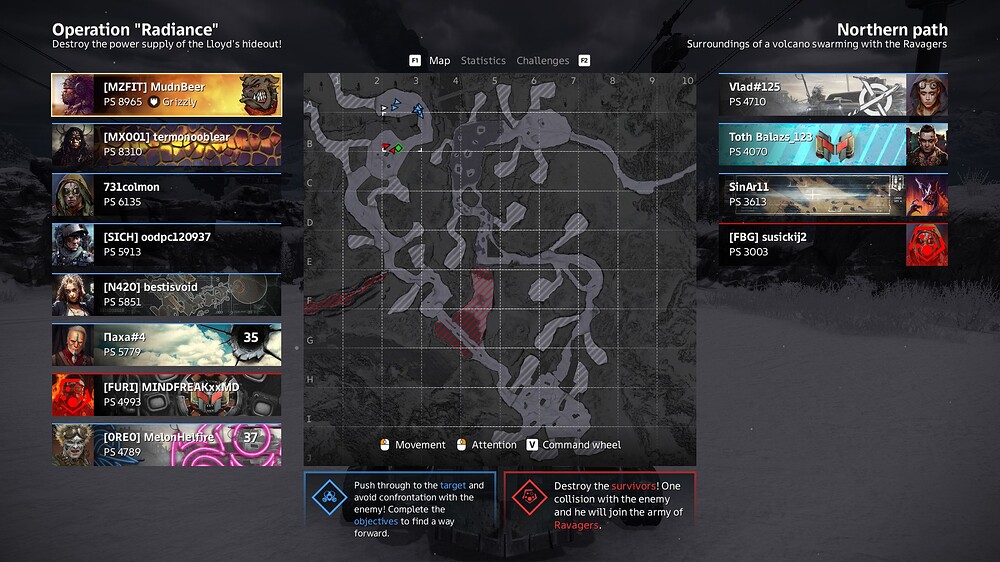Select the green marker on the map
1000x562 pixels.
398,149
